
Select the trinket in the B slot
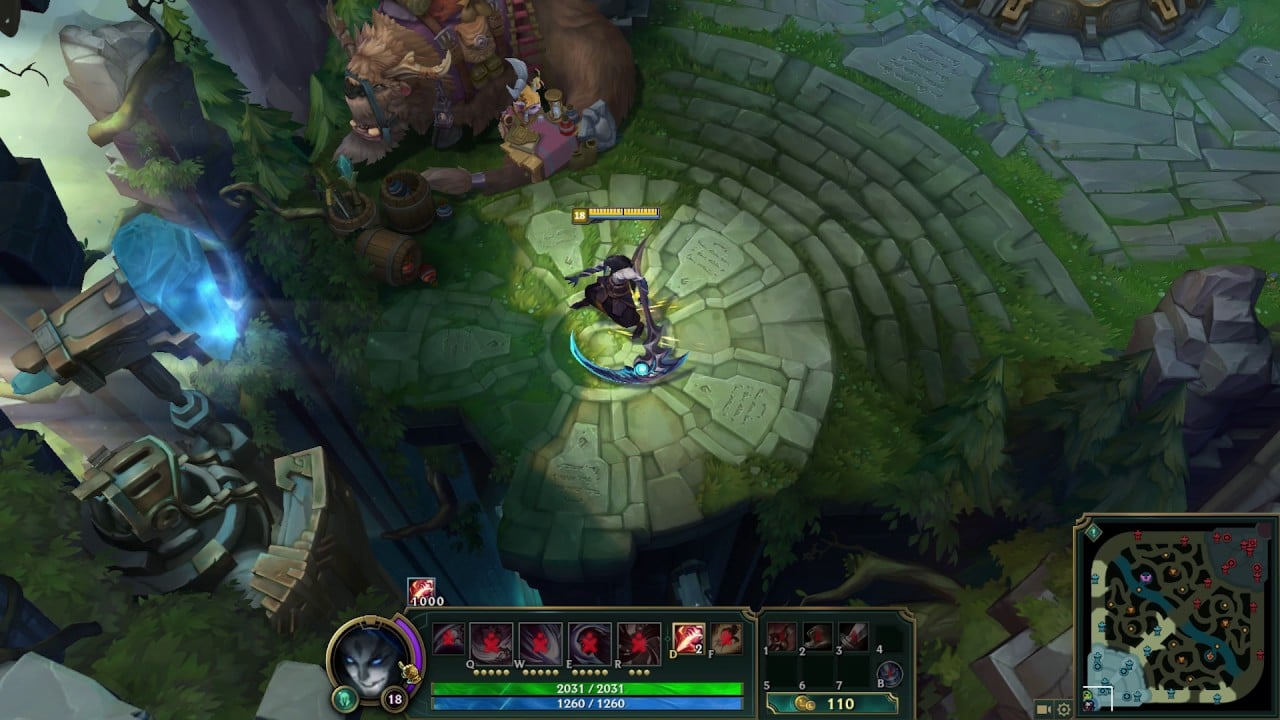click(x=891, y=672)
